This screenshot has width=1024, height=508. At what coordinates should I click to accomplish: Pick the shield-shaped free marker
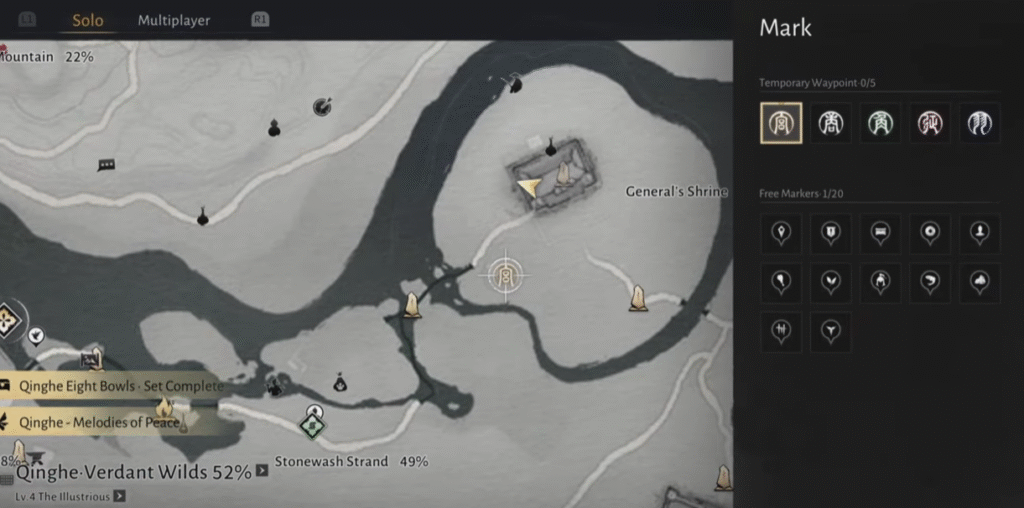coord(830,233)
